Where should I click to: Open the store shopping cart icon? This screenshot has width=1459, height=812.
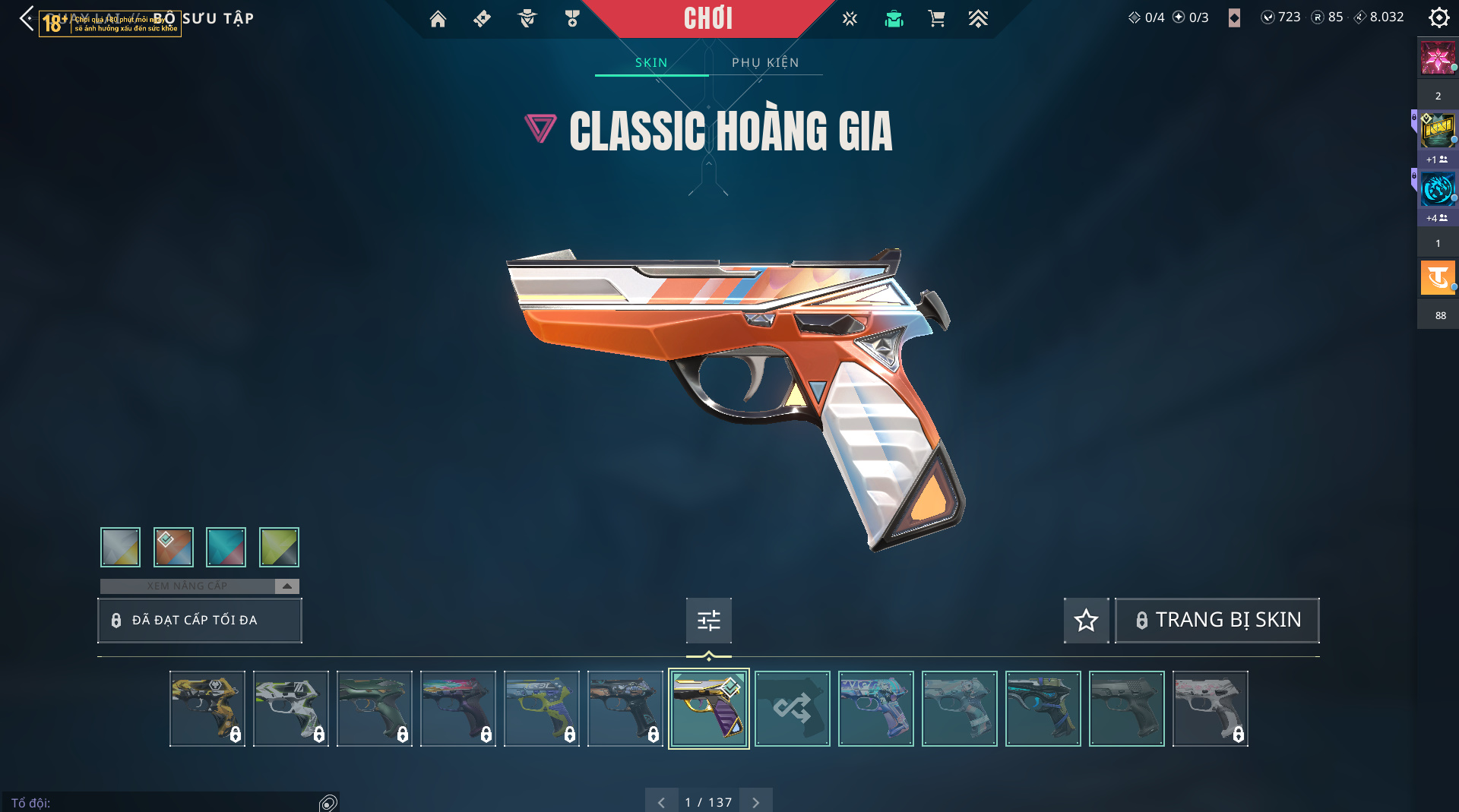click(x=936, y=18)
